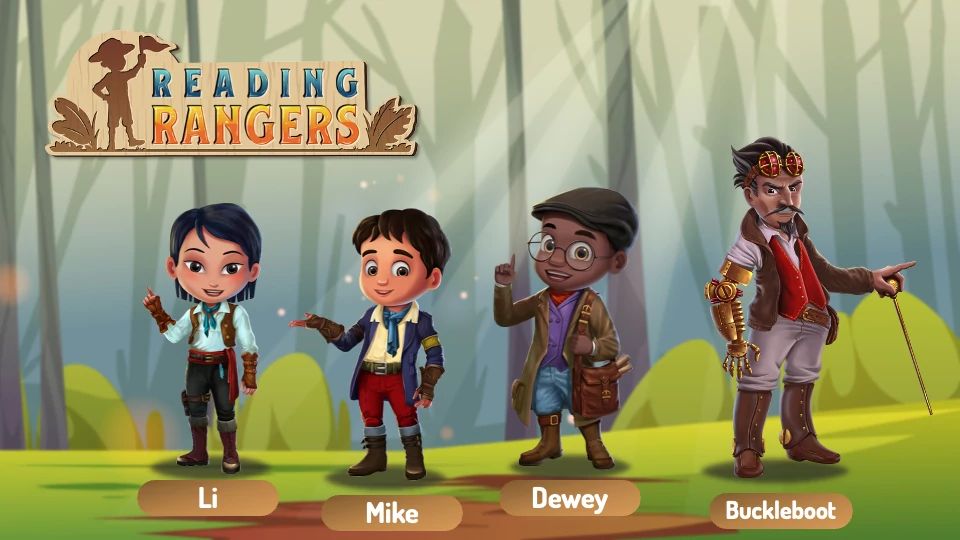
Task: Select the Li name button
Action: 208,498
